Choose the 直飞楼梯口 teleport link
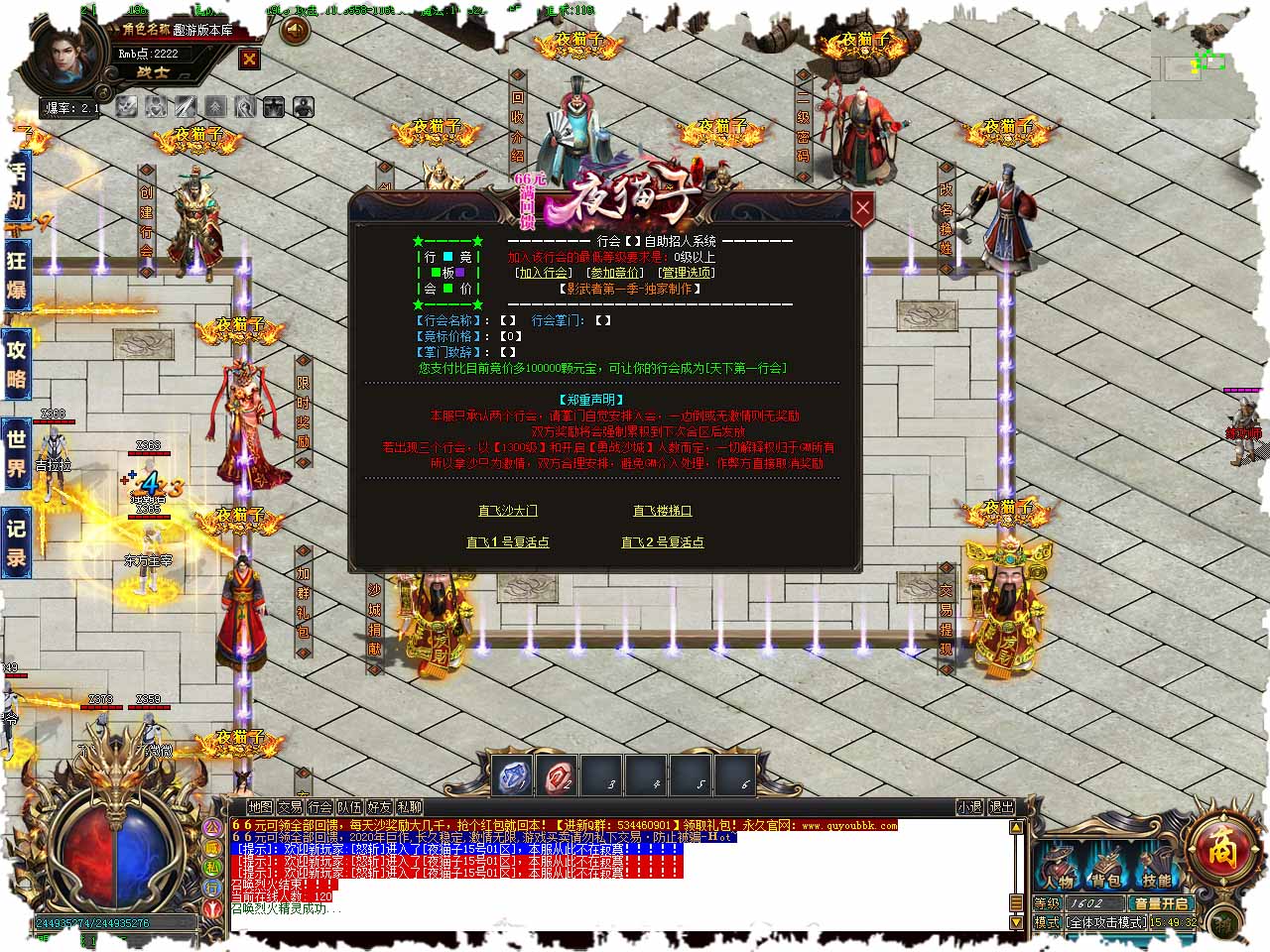Screen dimensions: 1270x952 coord(663,511)
